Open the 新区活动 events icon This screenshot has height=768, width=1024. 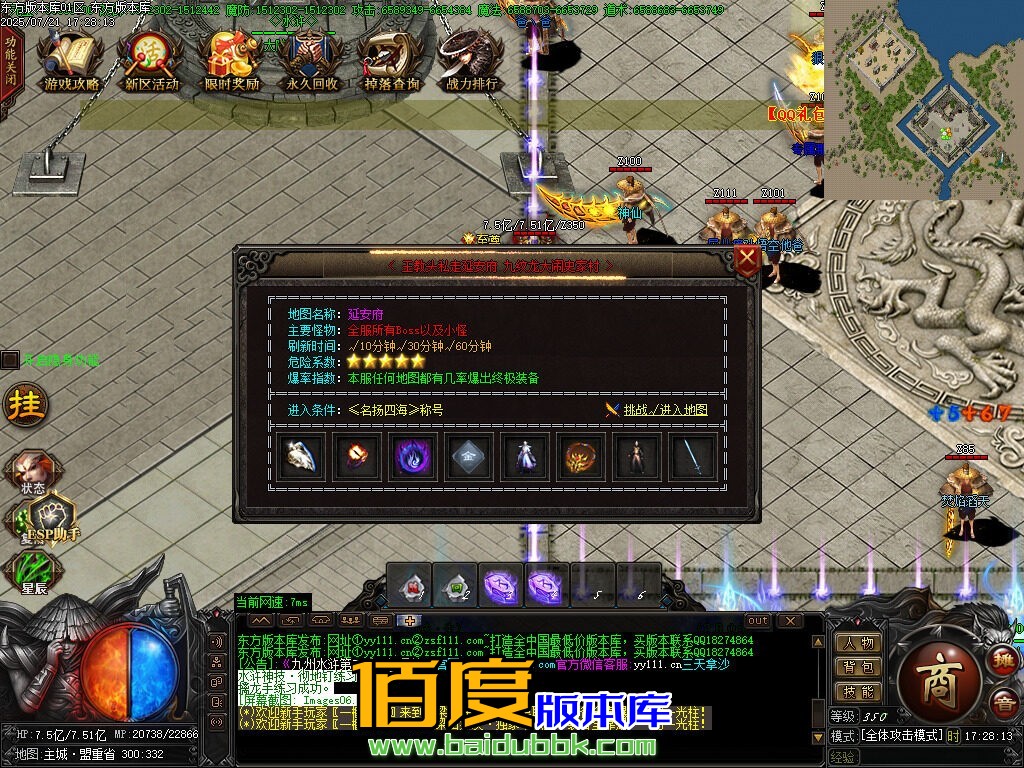pos(151,62)
